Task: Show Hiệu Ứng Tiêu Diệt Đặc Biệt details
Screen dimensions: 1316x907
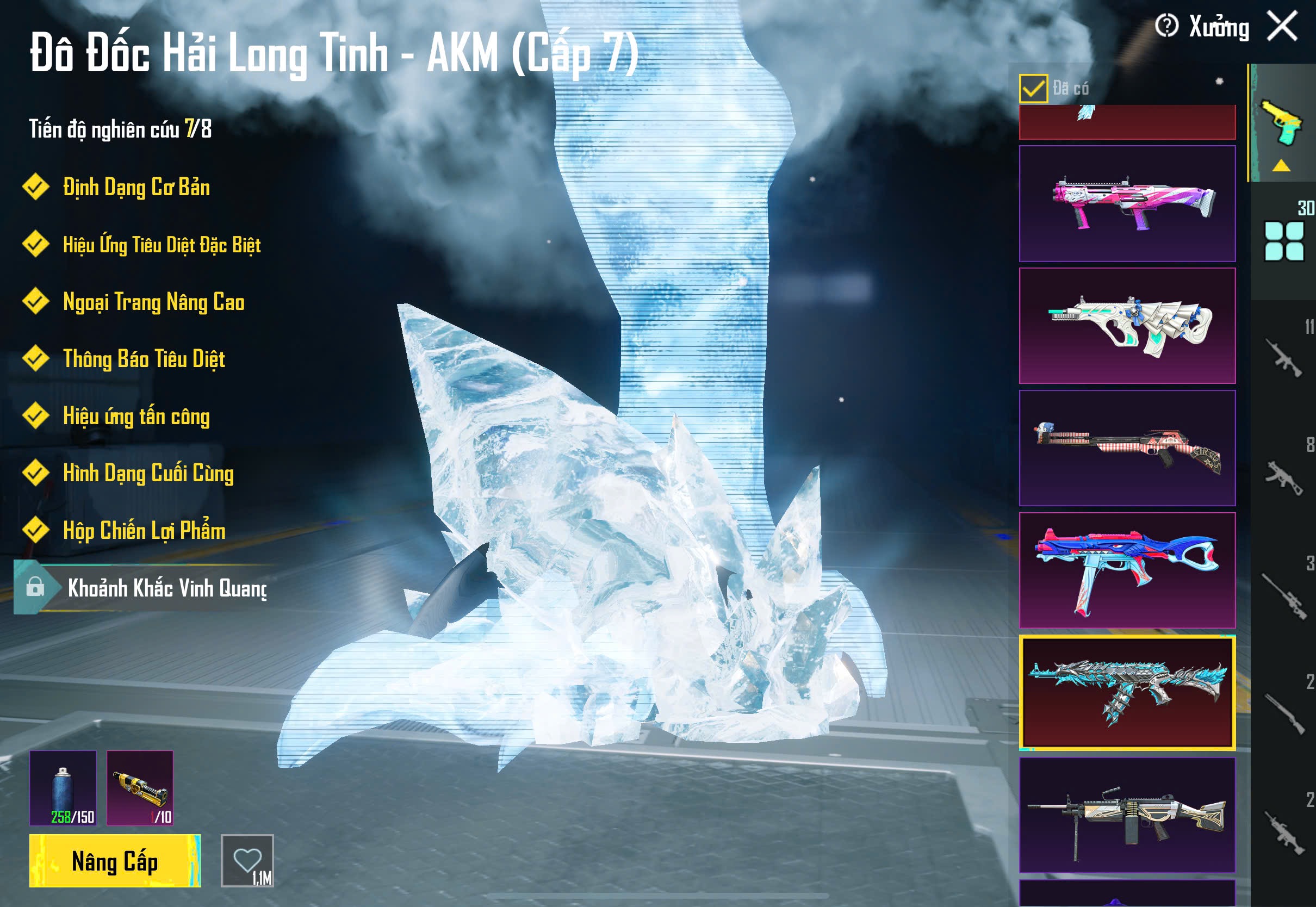Action: [x=162, y=245]
